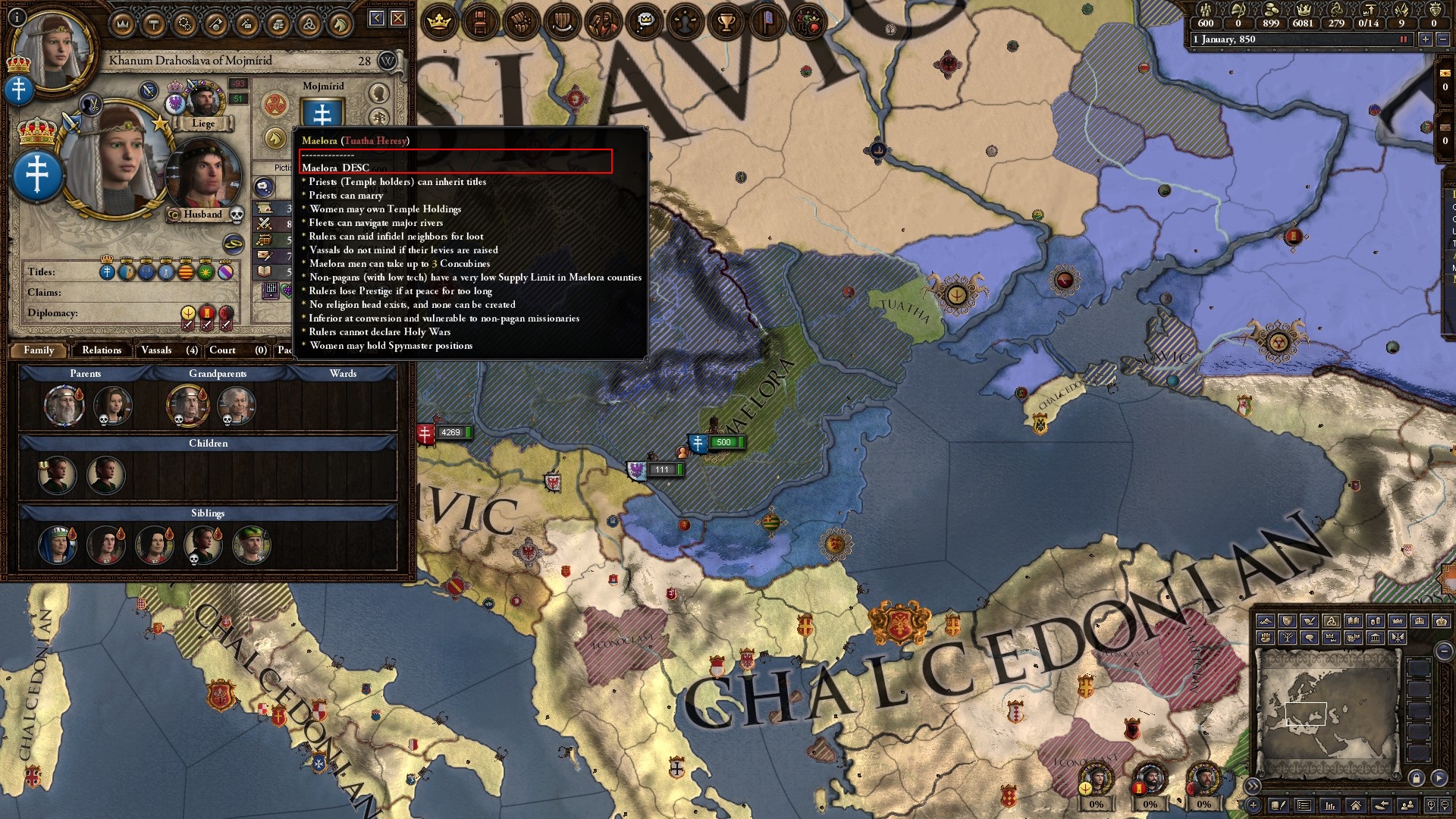The height and width of the screenshot is (819, 1456).
Task: Open the ledger statistics bar-chart icon
Action: [x=1329, y=806]
